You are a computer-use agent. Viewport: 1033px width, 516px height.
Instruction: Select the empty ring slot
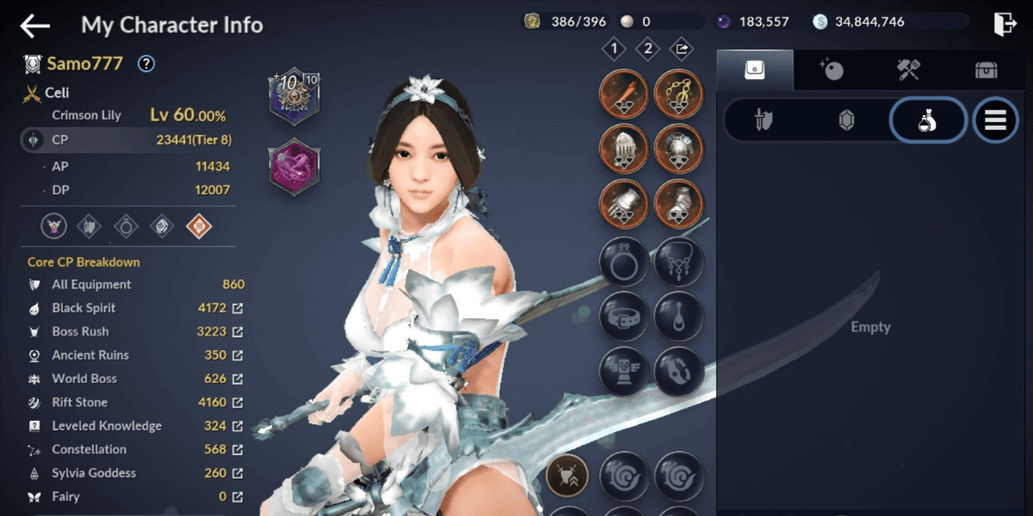(x=623, y=262)
